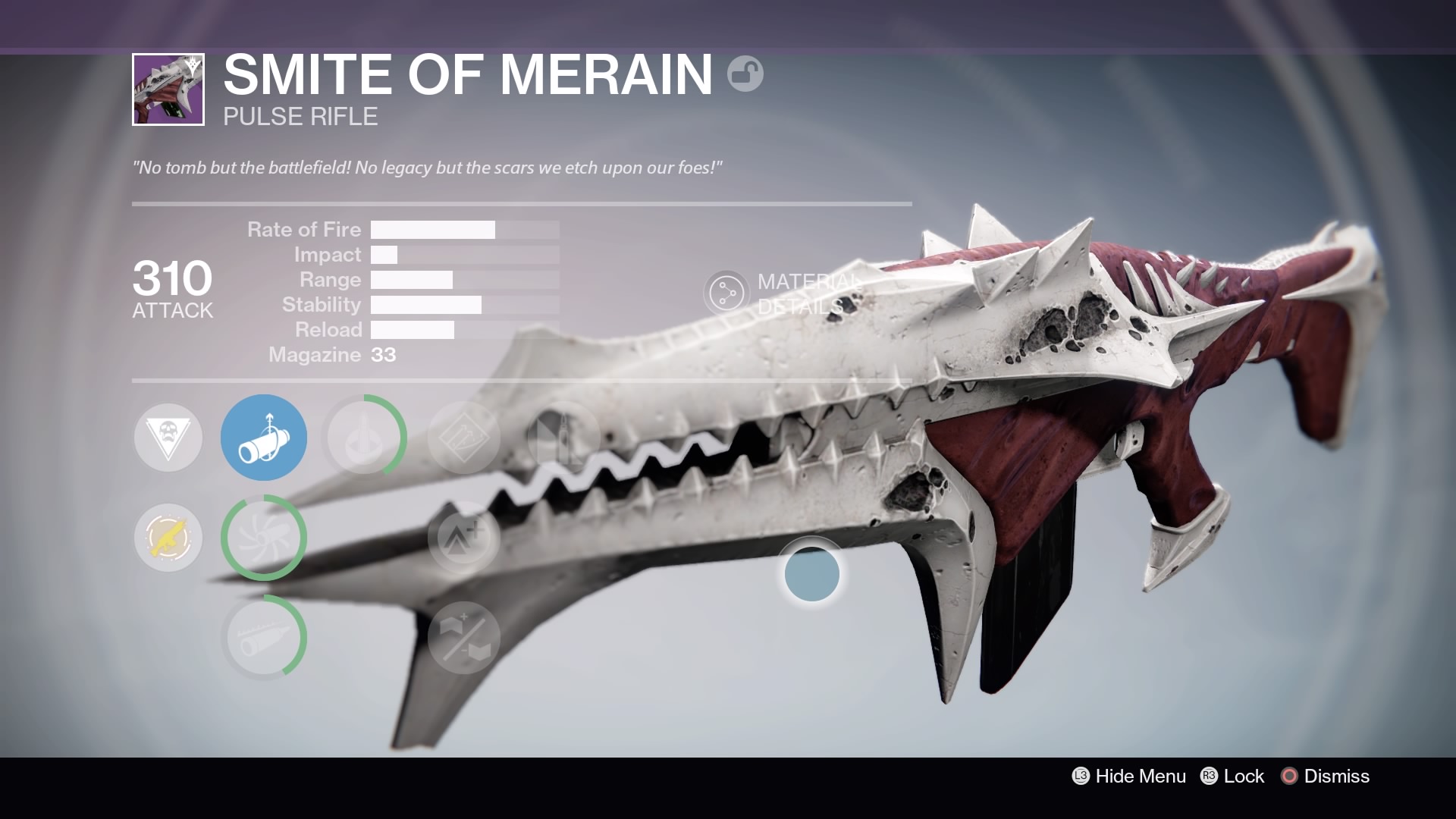
Task: Select the serrated barrel perk at the bottom
Action: (x=264, y=637)
